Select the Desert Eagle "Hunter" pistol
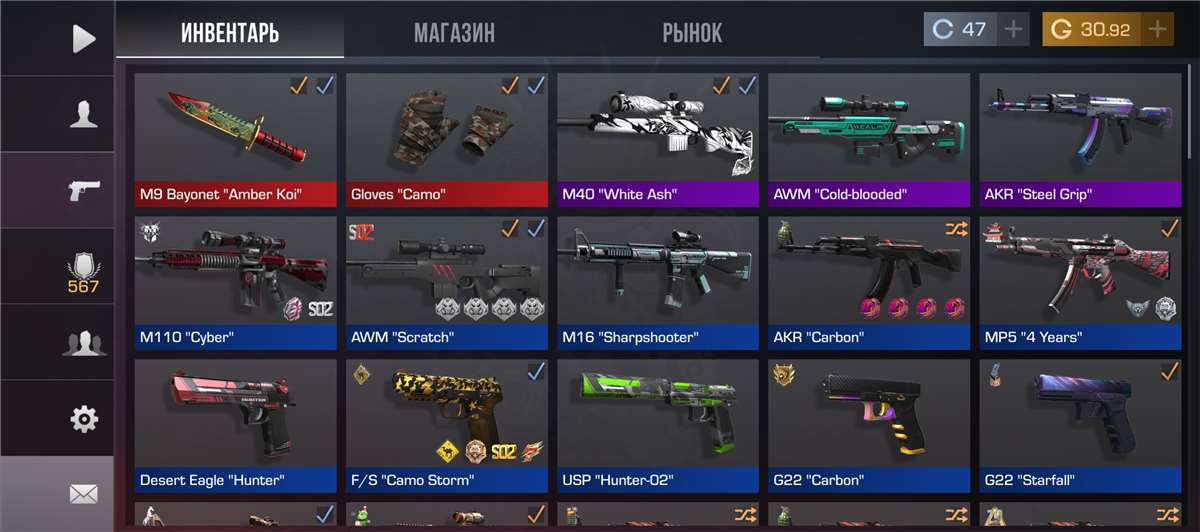The width and height of the screenshot is (1200, 532). point(235,425)
